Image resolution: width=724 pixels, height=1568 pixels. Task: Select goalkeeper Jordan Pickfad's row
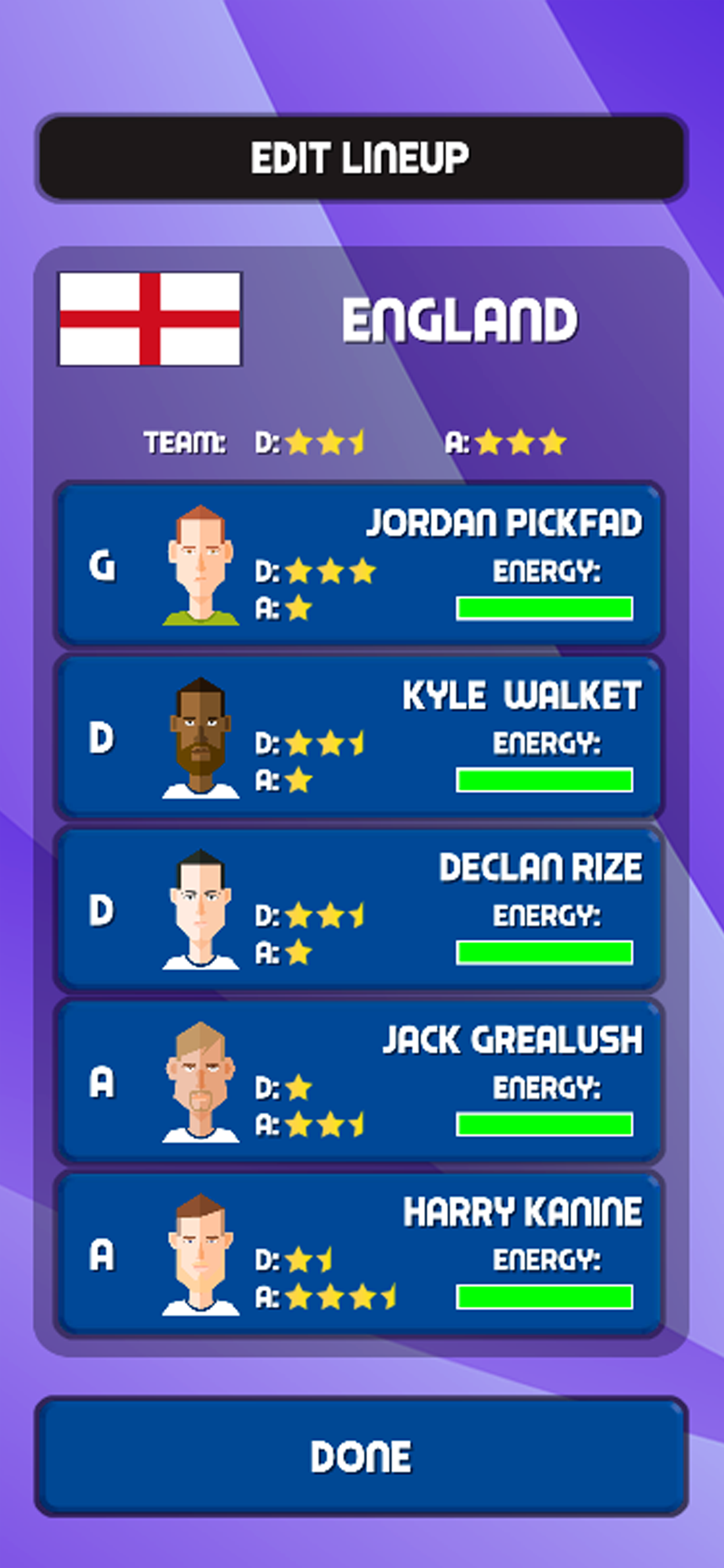coord(359,564)
